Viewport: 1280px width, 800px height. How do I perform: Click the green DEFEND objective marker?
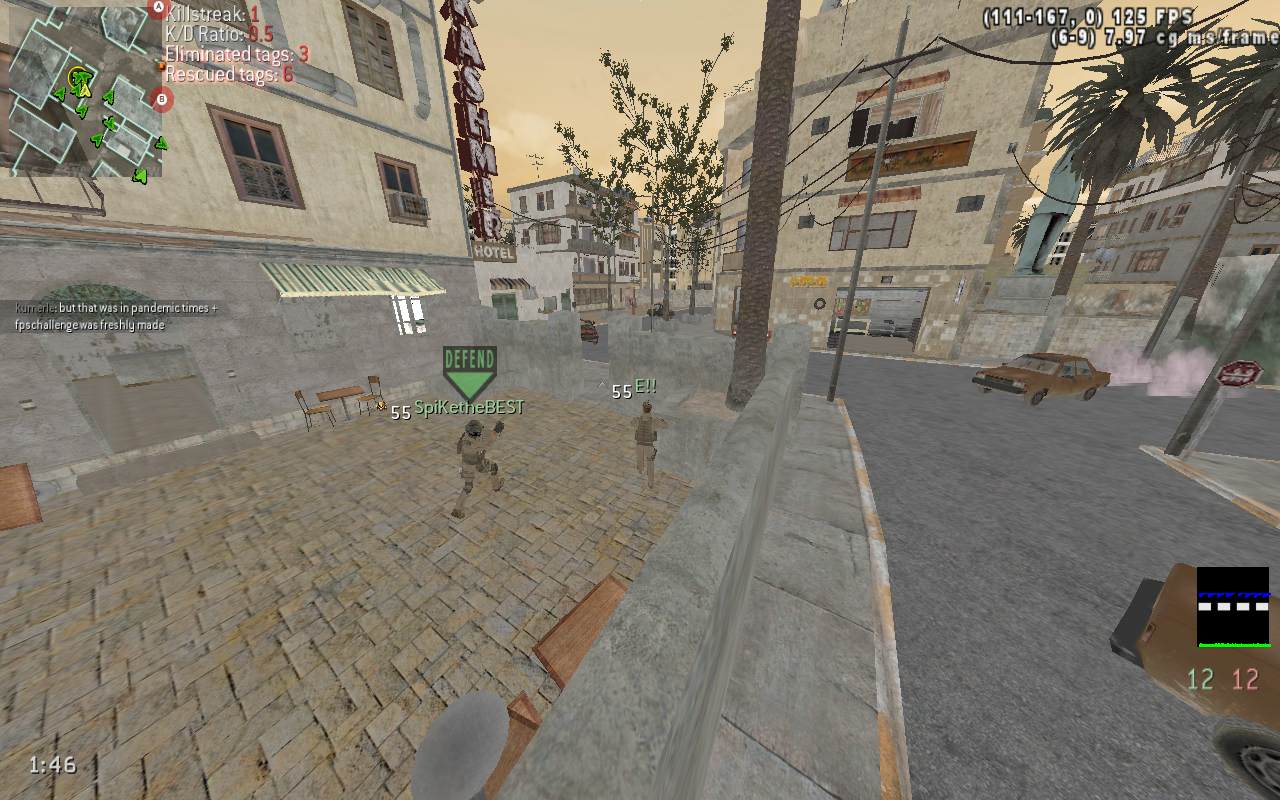[469, 372]
